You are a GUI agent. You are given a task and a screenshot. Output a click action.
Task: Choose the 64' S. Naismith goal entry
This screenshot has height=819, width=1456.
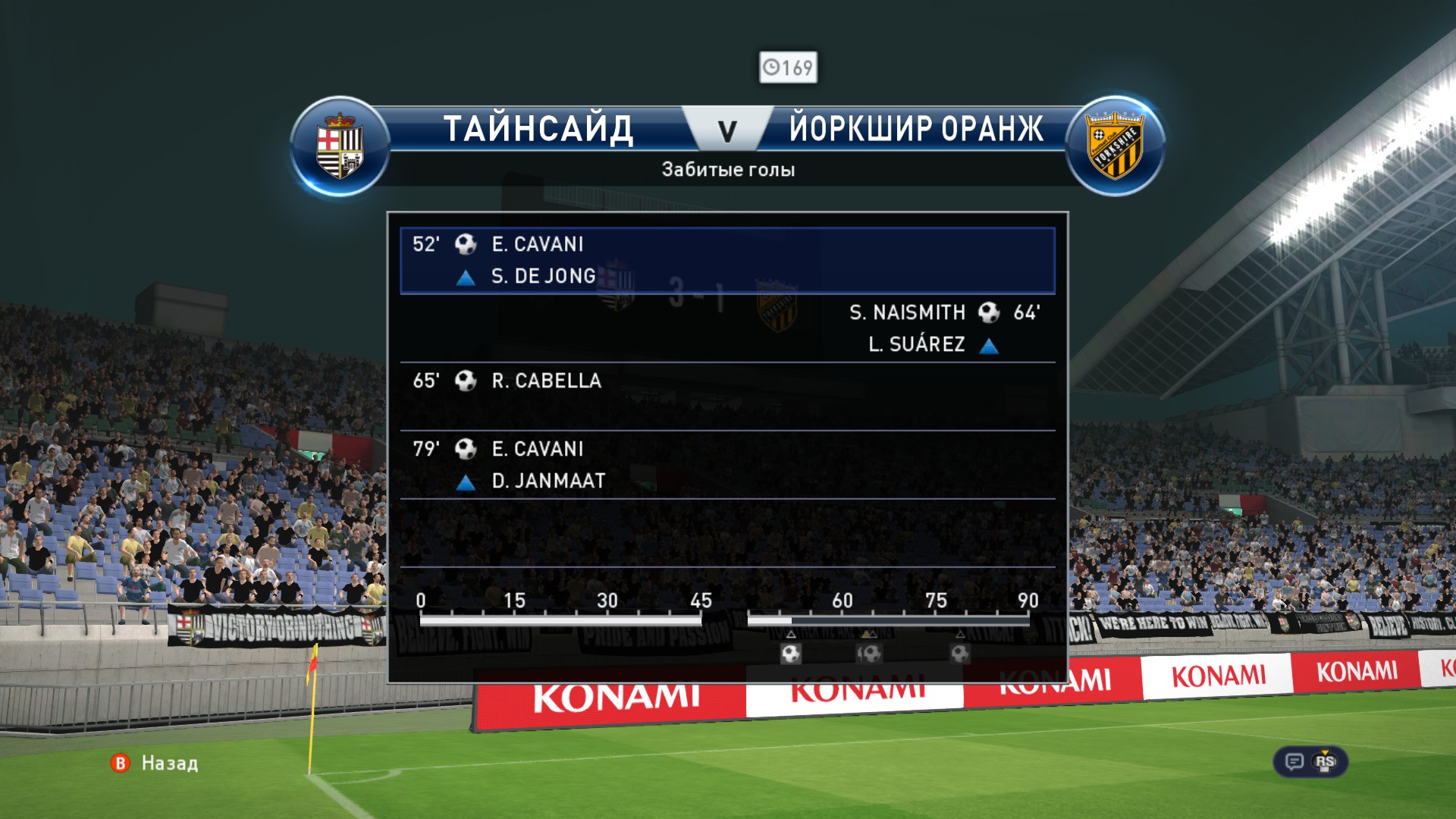[726, 328]
